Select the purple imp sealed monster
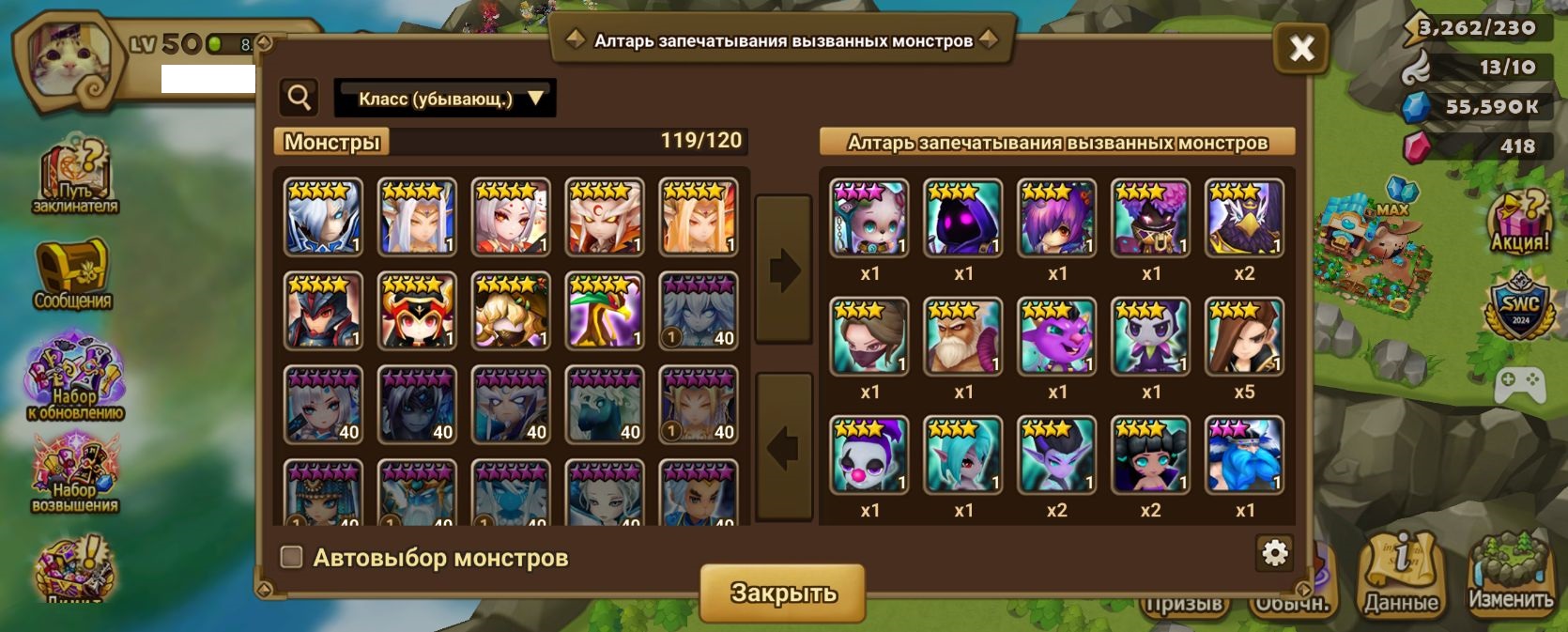 point(1057,336)
